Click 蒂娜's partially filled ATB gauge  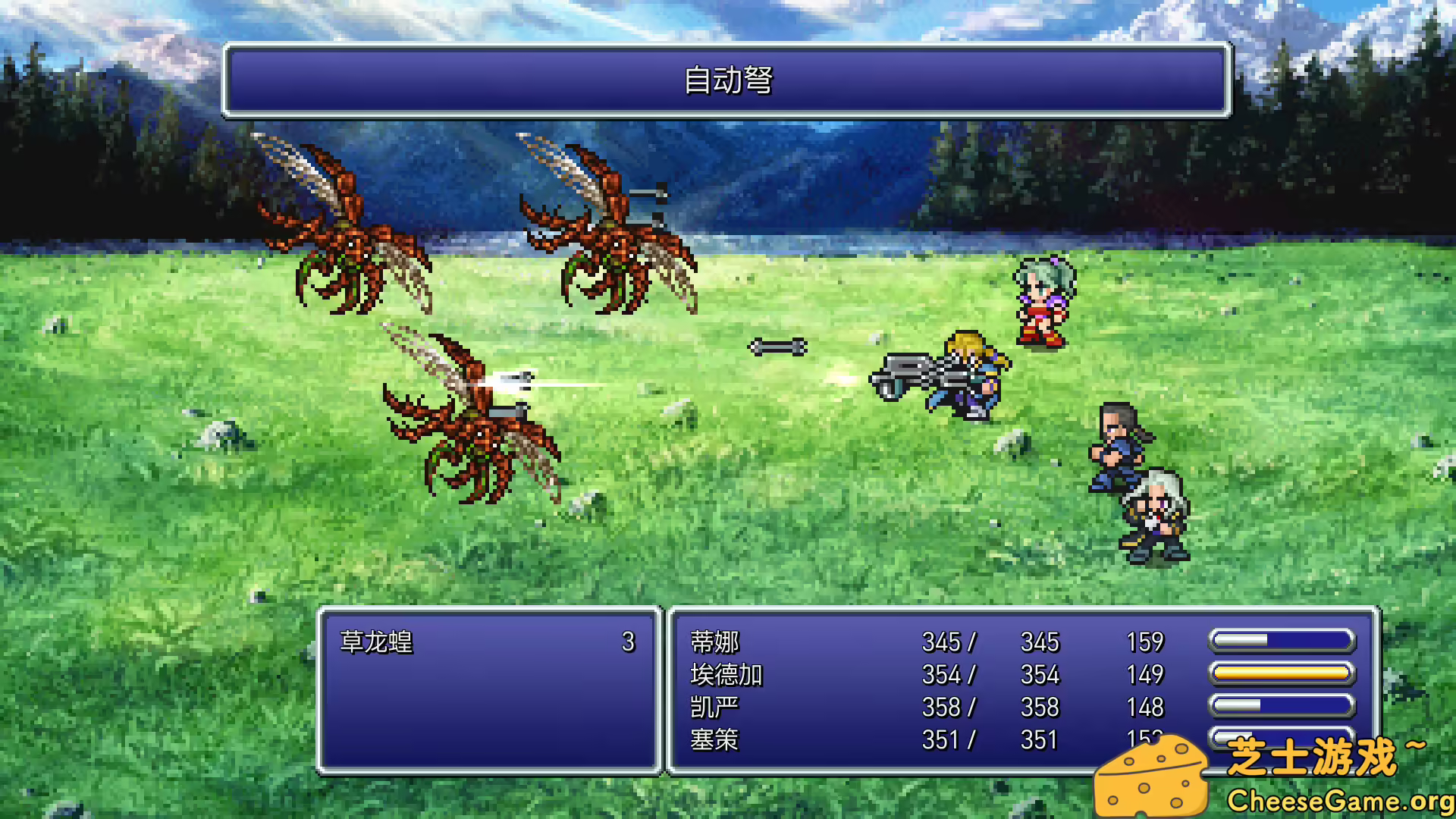pos(1282,639)
